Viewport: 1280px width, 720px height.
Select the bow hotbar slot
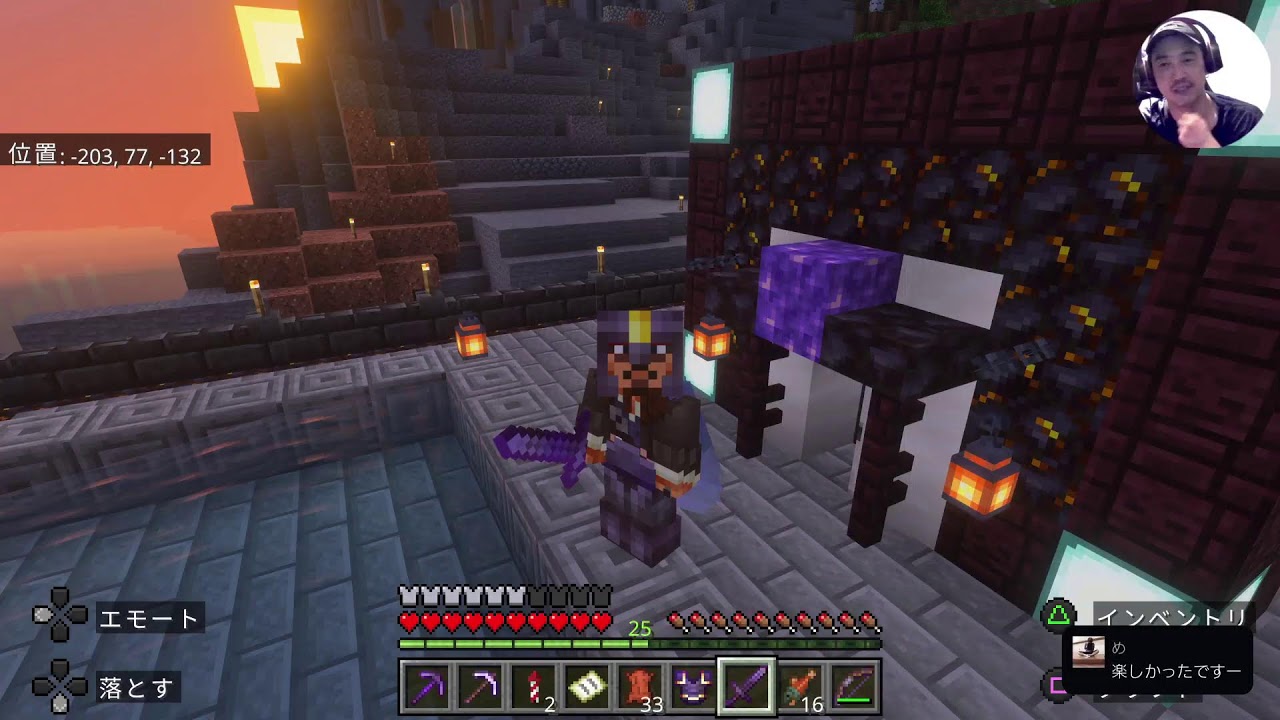tap(852, 688)
